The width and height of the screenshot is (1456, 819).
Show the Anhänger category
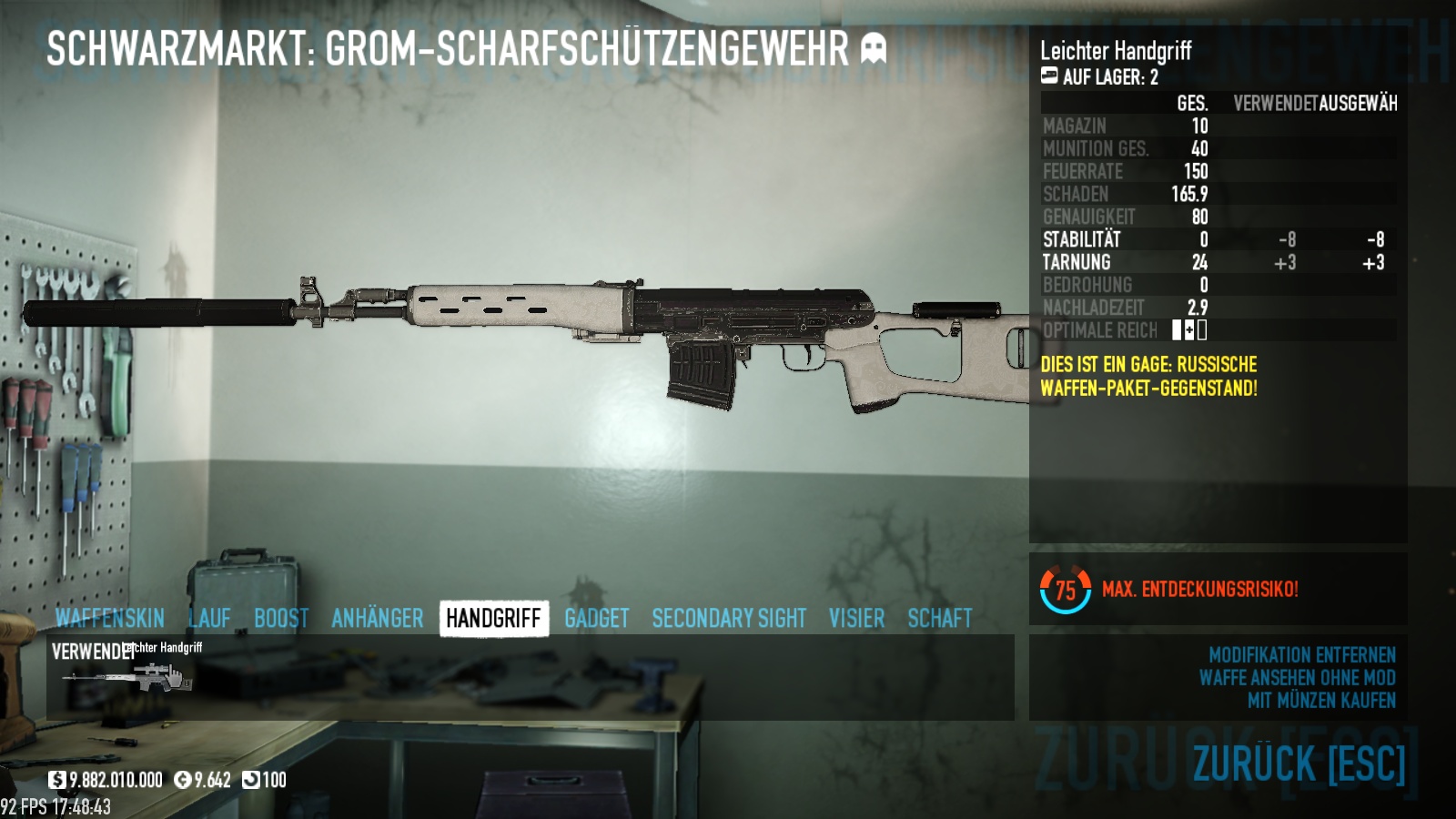[377, 619]
